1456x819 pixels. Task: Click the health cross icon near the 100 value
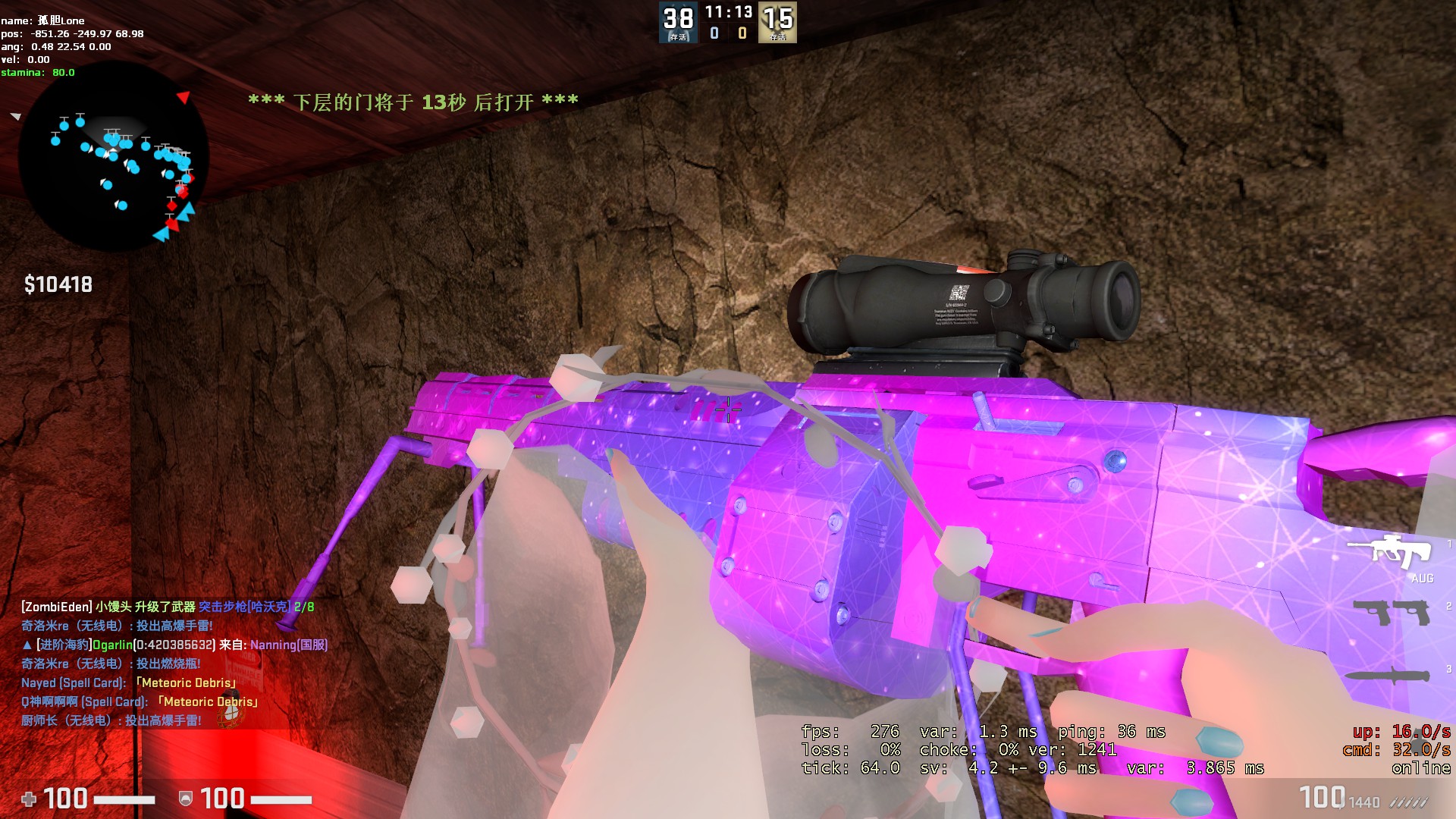(x=29, y=799)
